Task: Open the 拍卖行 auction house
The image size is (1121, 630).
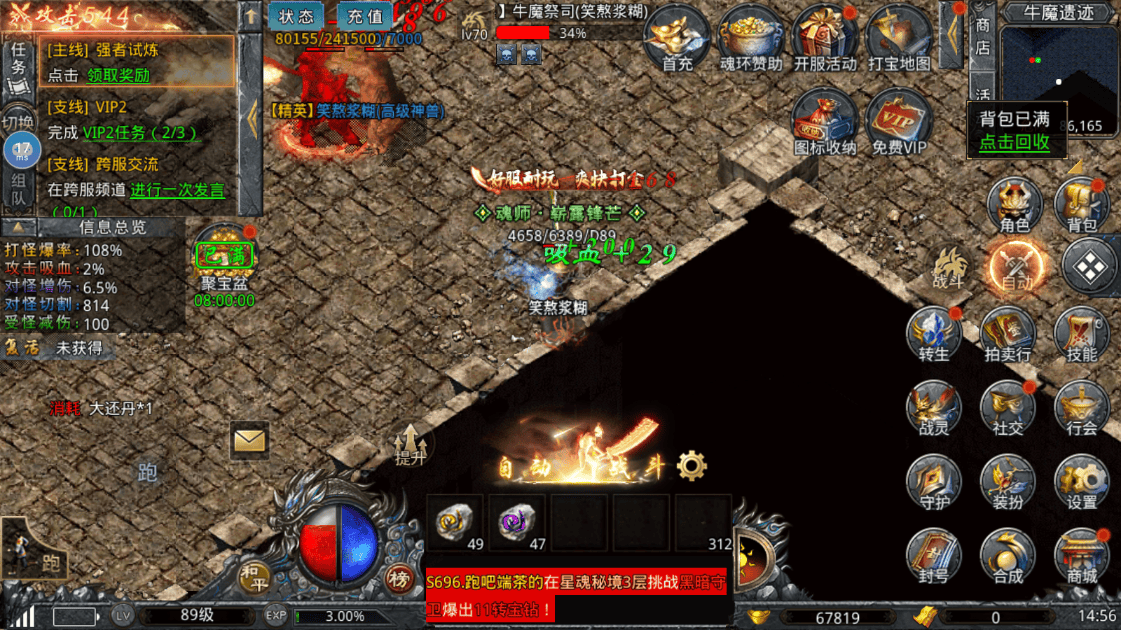Action: pos(1007,334)
